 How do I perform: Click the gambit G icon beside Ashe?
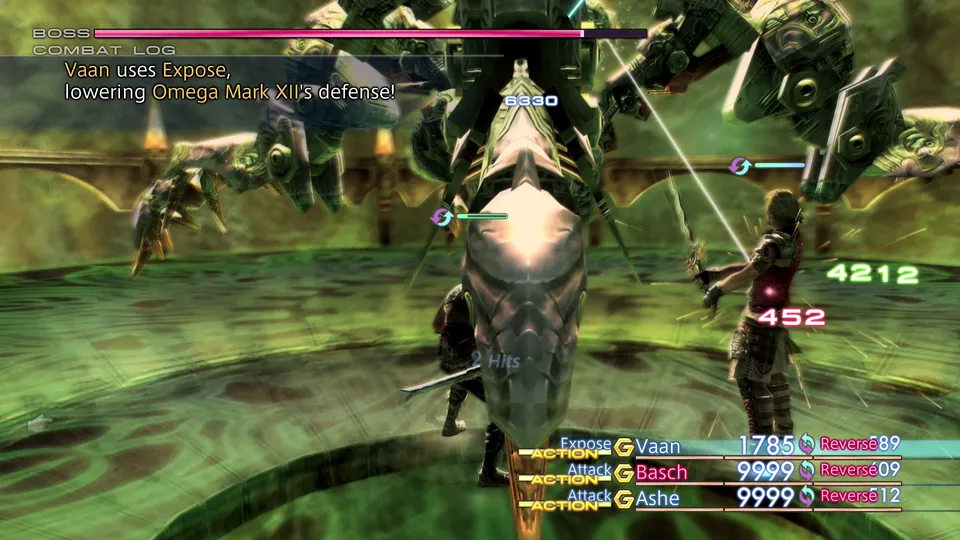624,497
